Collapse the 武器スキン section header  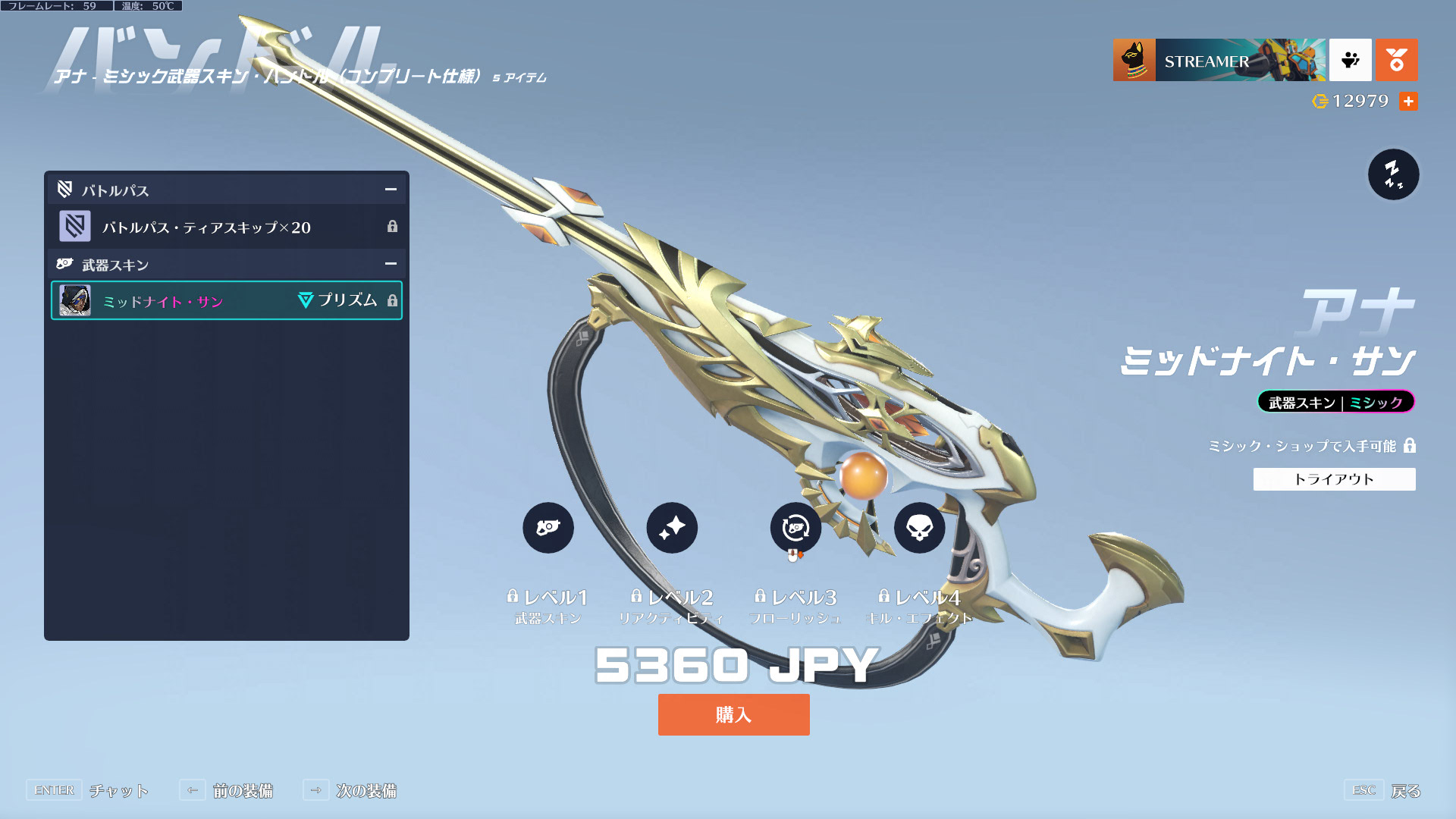pos(391,264)
